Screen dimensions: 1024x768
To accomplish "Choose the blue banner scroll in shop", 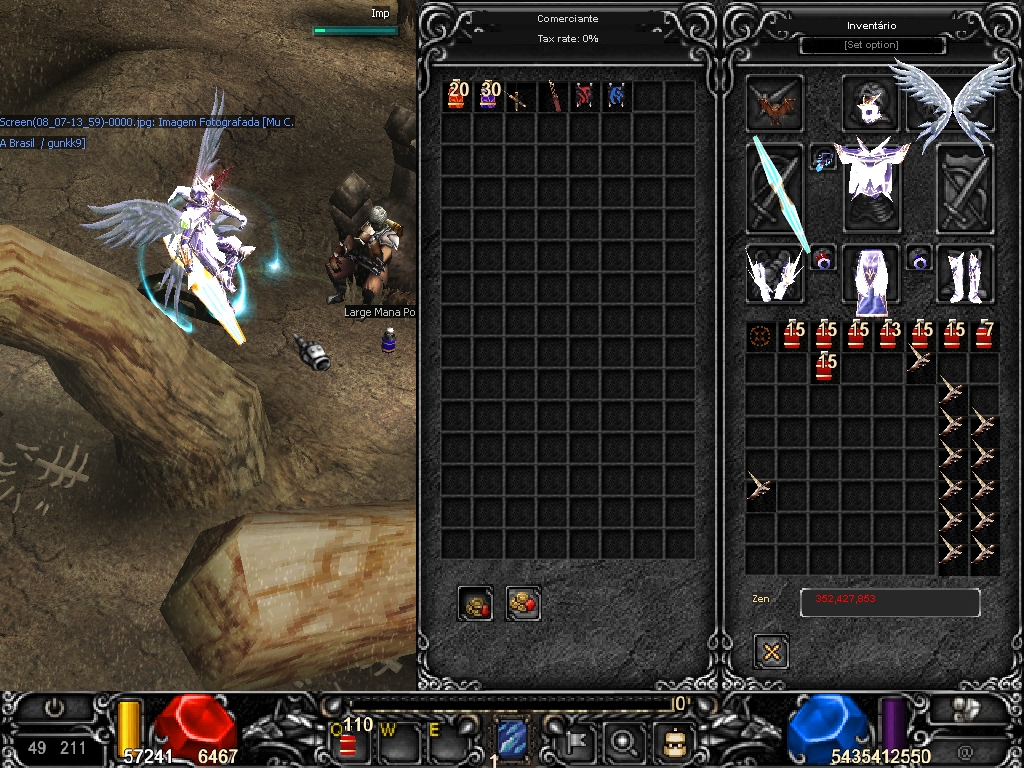I will click(616, 97).
